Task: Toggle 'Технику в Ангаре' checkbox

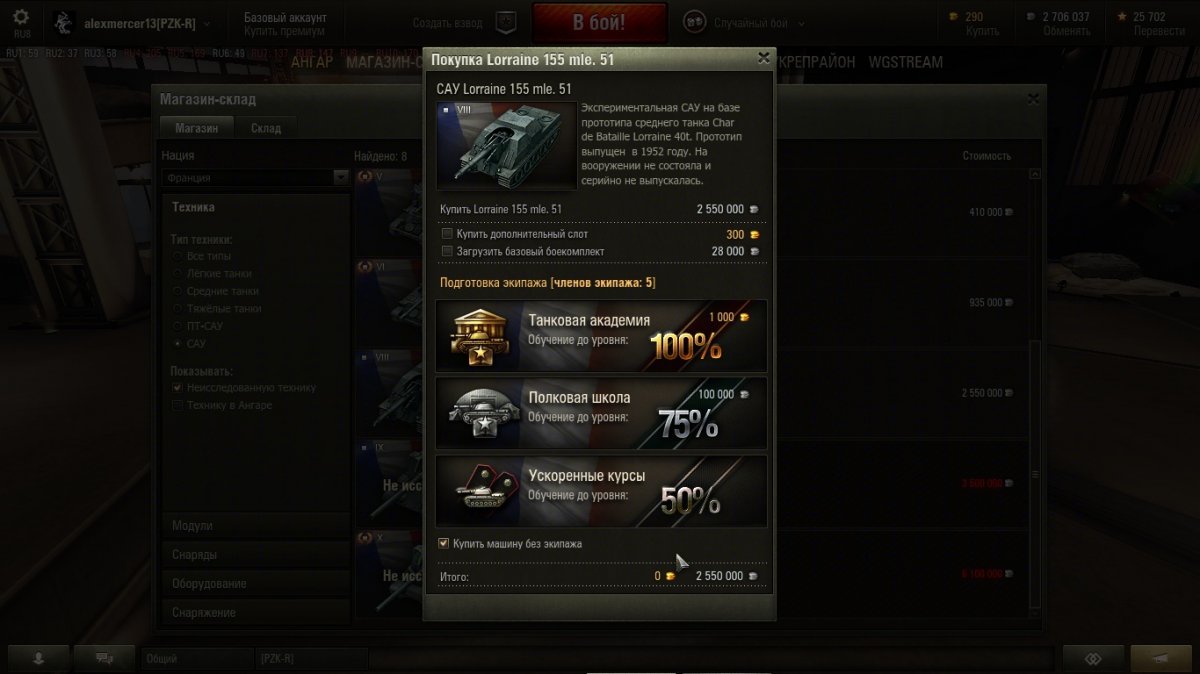Action: pyautogui.click(x=178, y=405)
